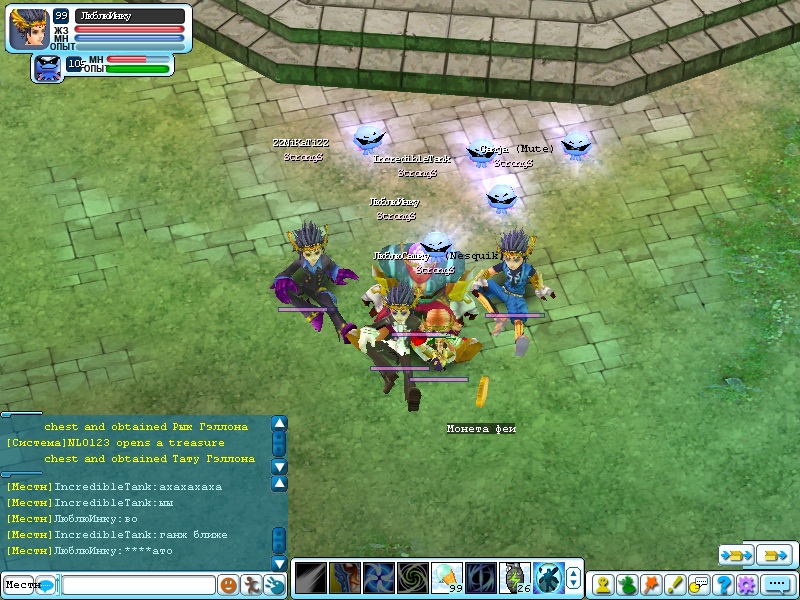800x600 pixels.
Task: Open the blue question mark help button
Action: (723, 584)
